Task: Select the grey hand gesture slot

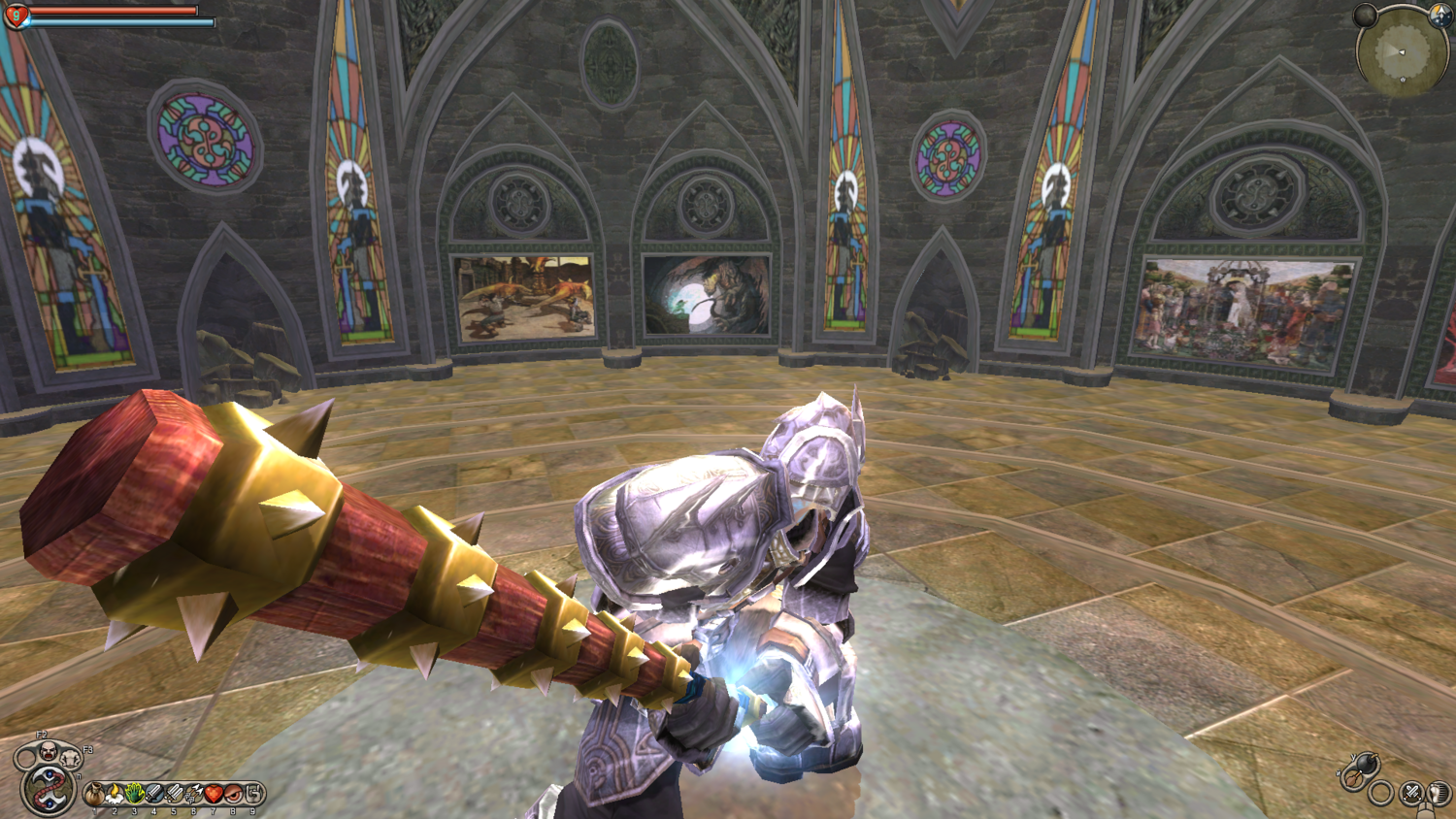Action: (x=253, y=795)
